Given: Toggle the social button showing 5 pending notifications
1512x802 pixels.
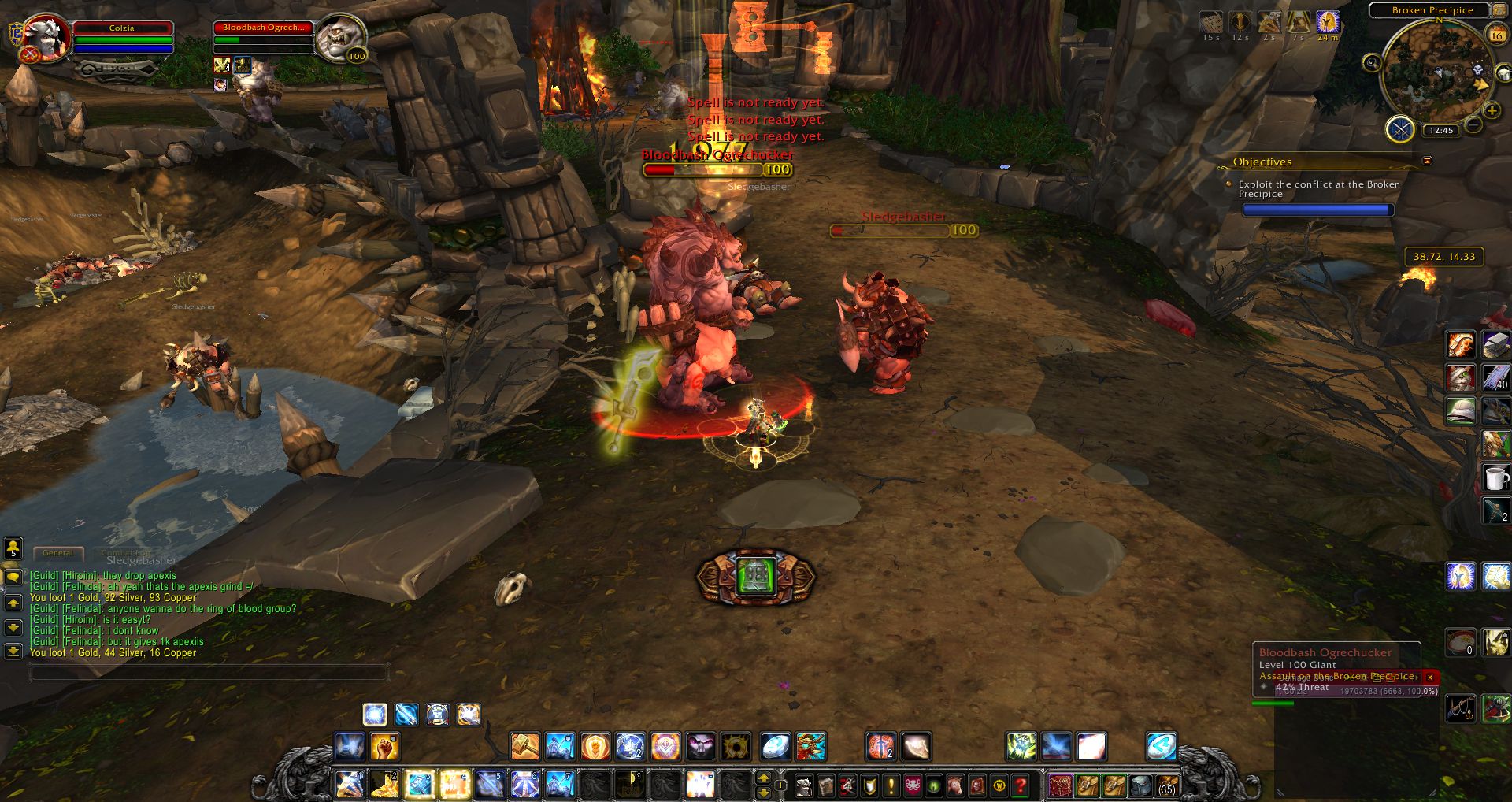Looking at the screenshot, I should pos(13,549).
